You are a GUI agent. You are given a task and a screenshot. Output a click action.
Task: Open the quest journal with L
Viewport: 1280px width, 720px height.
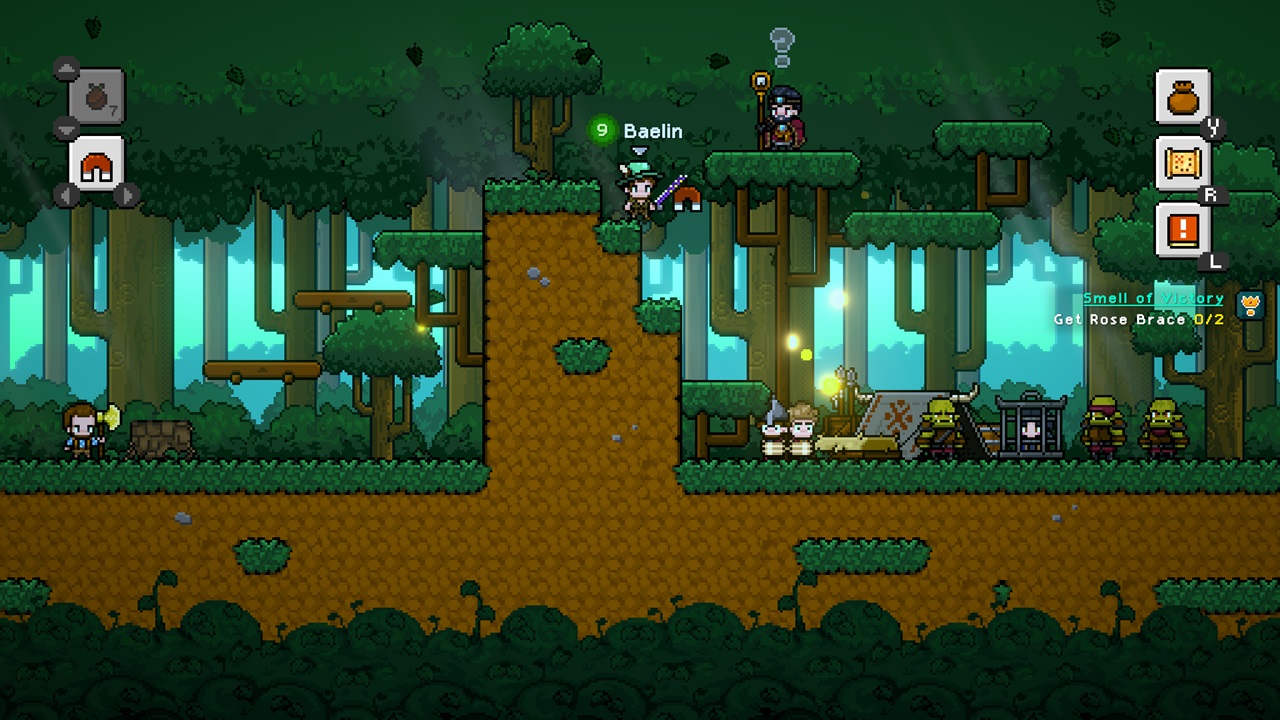1183,228
